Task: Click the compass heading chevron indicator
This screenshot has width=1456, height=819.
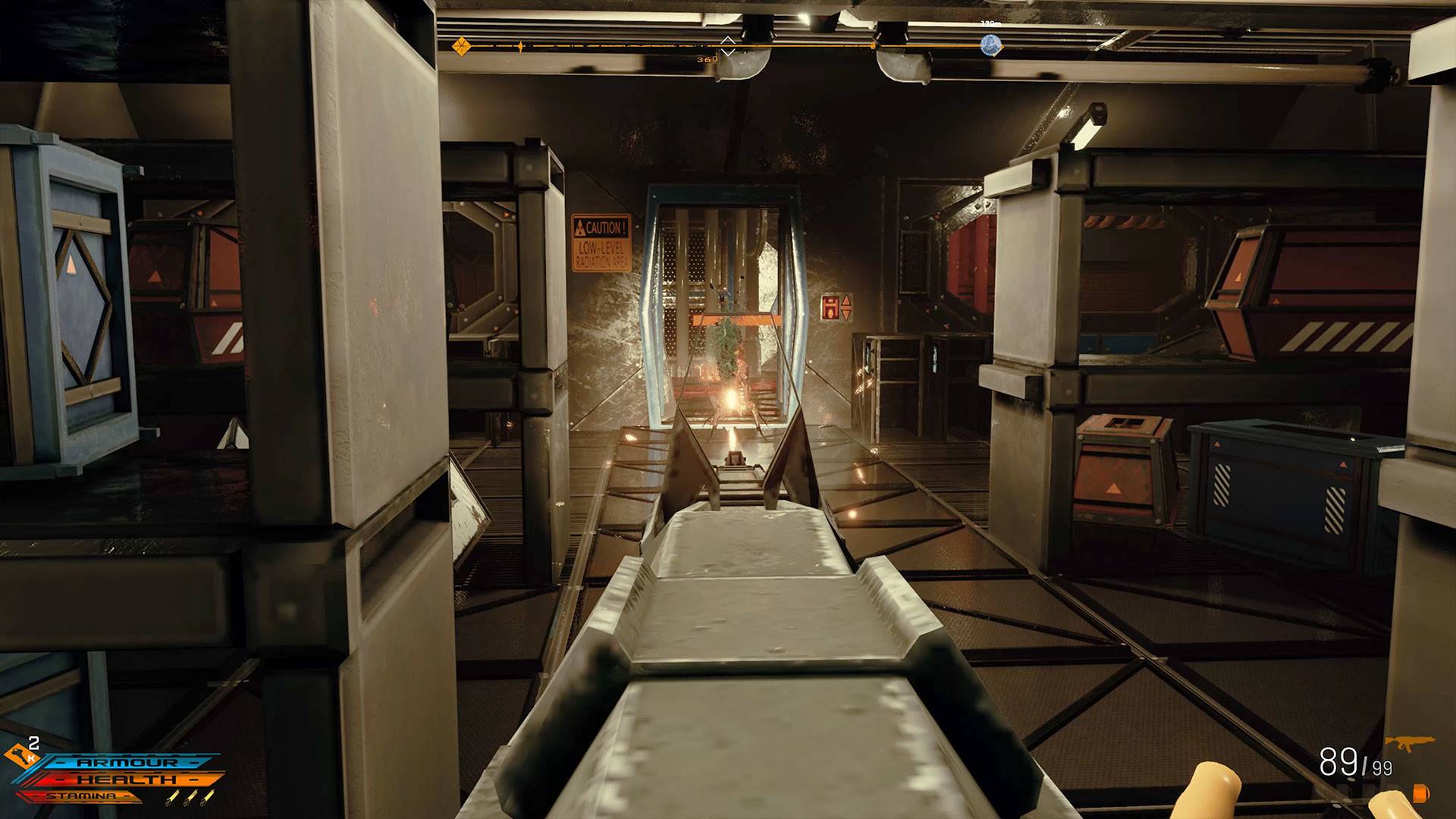Action: pyautogui.click(x=727, y=45)
